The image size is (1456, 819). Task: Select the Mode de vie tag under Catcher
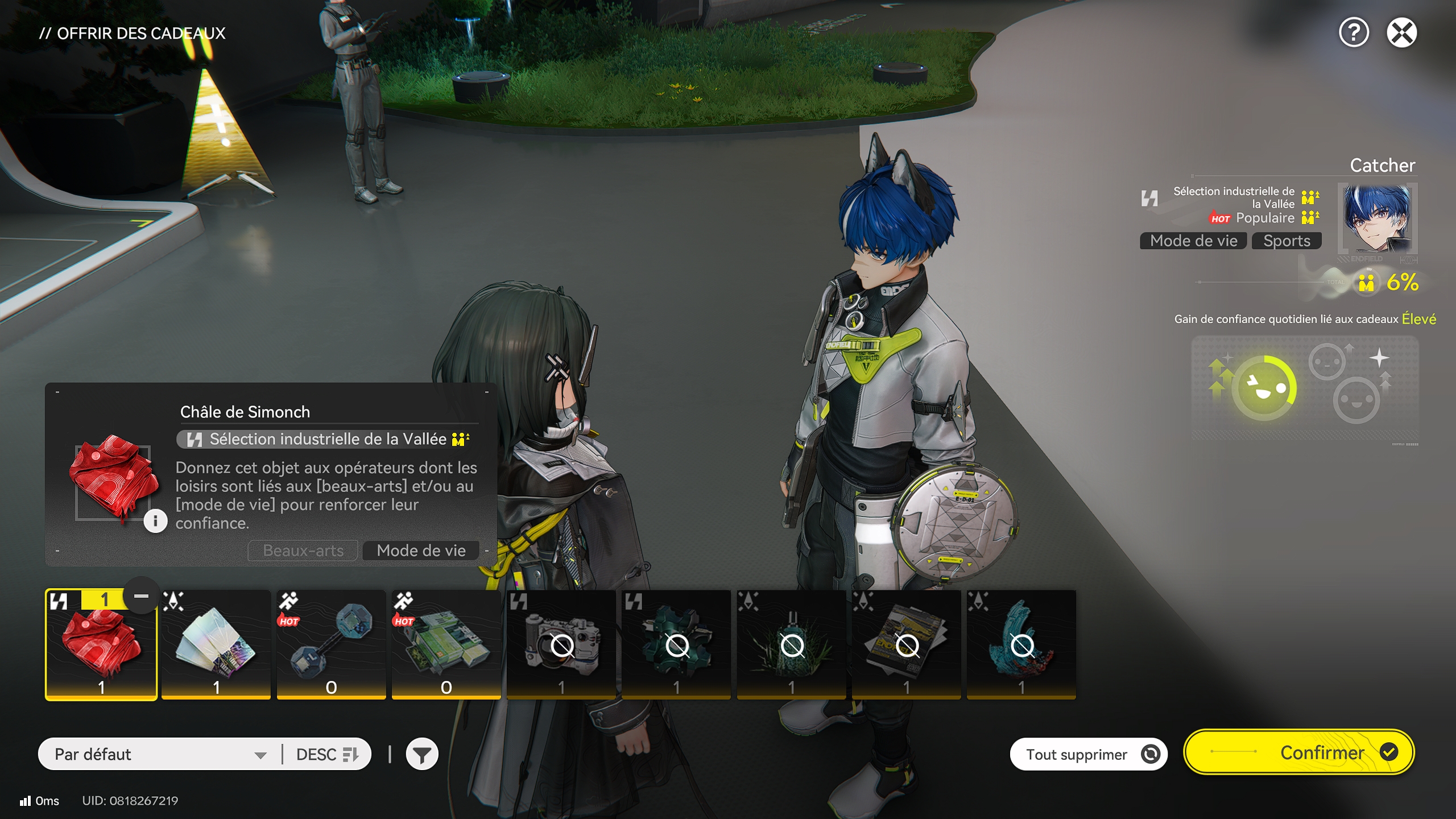[x=1193, y=241]
